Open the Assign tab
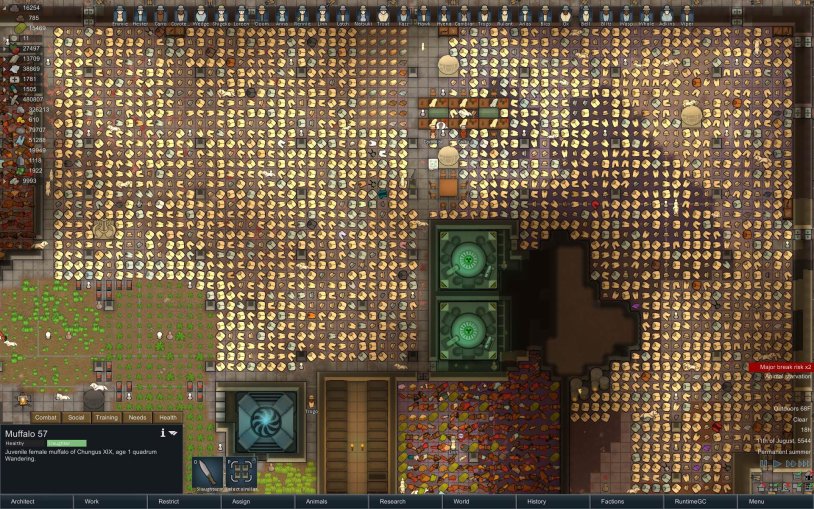 tap(243, 501)
